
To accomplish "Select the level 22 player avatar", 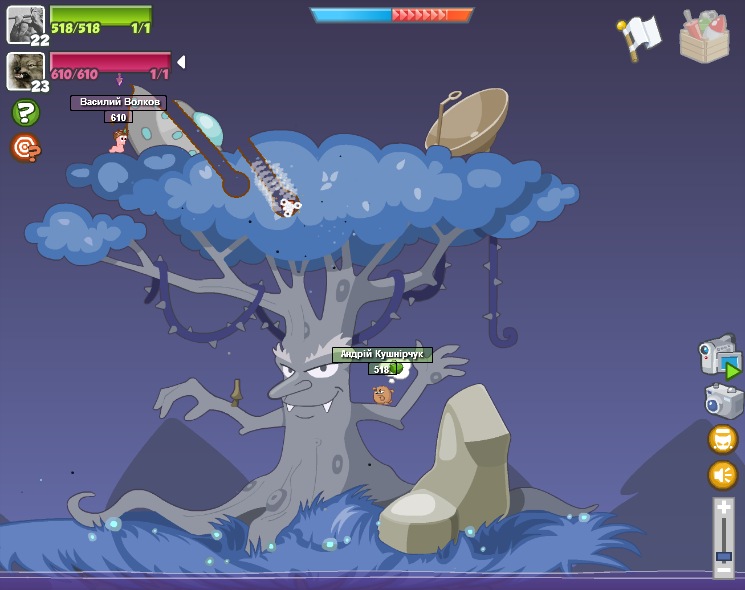I will point(25,24).
